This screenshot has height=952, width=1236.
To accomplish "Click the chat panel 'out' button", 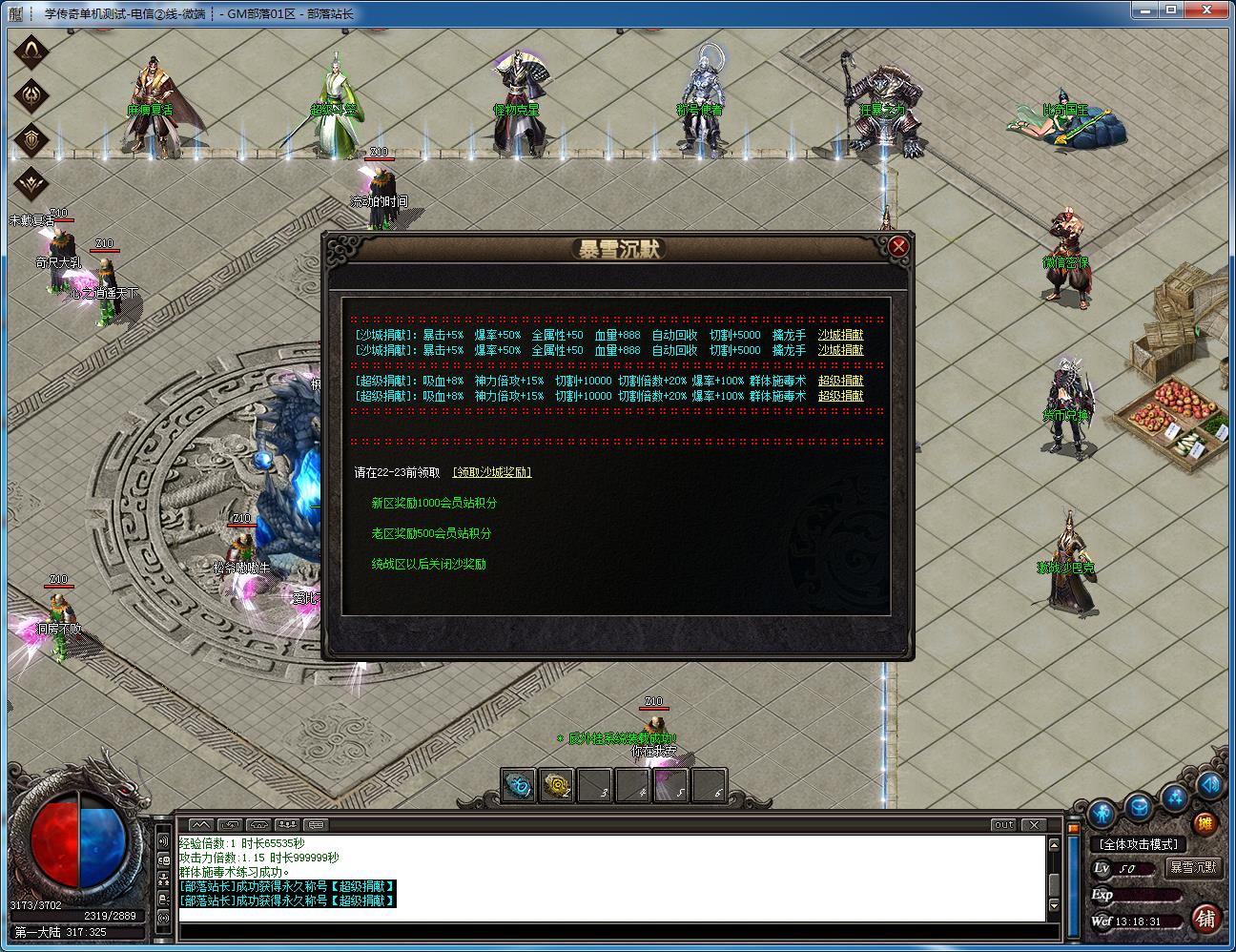I will click(x=1003, y=824).
